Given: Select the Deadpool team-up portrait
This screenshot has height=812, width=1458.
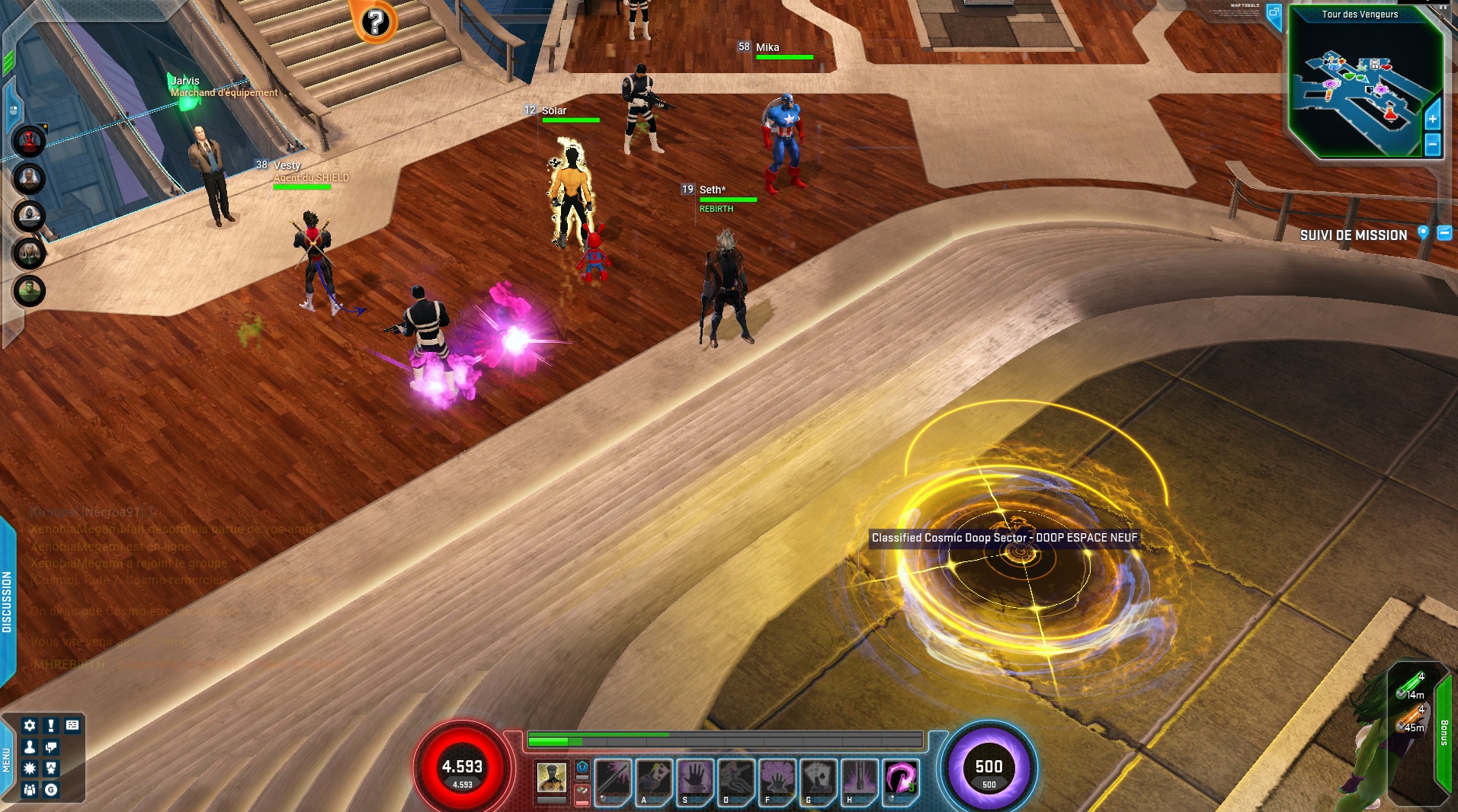Looking at the screenshot, I should coord(29,141).
